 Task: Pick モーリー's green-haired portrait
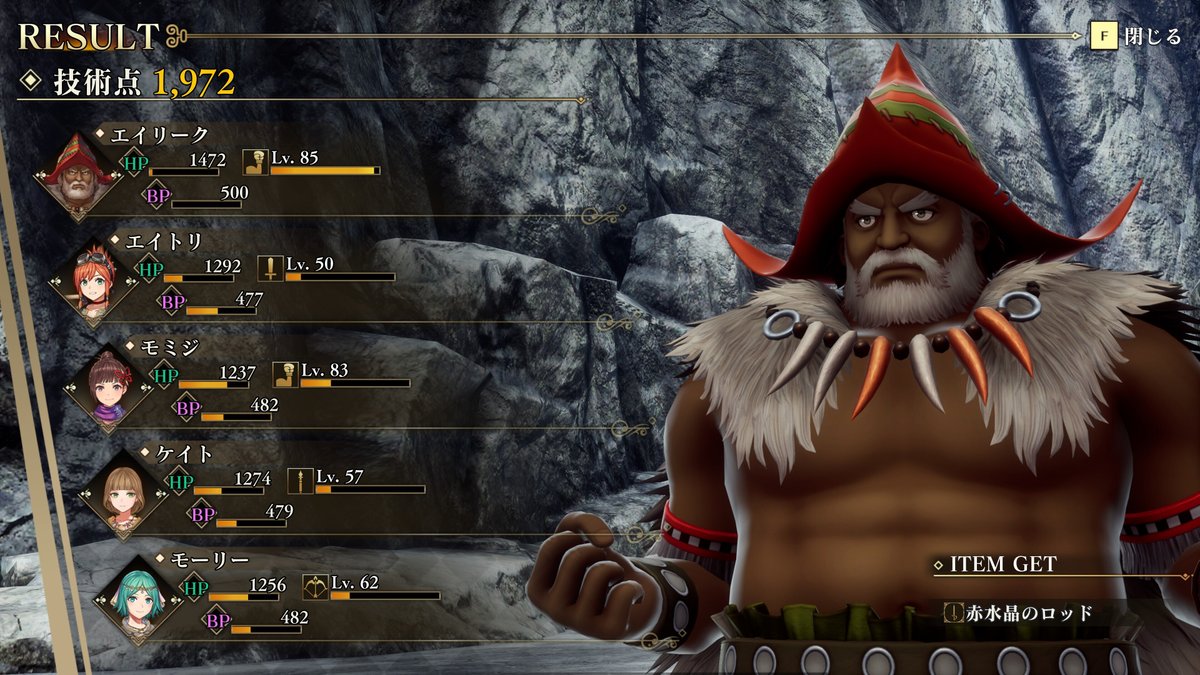142,599
